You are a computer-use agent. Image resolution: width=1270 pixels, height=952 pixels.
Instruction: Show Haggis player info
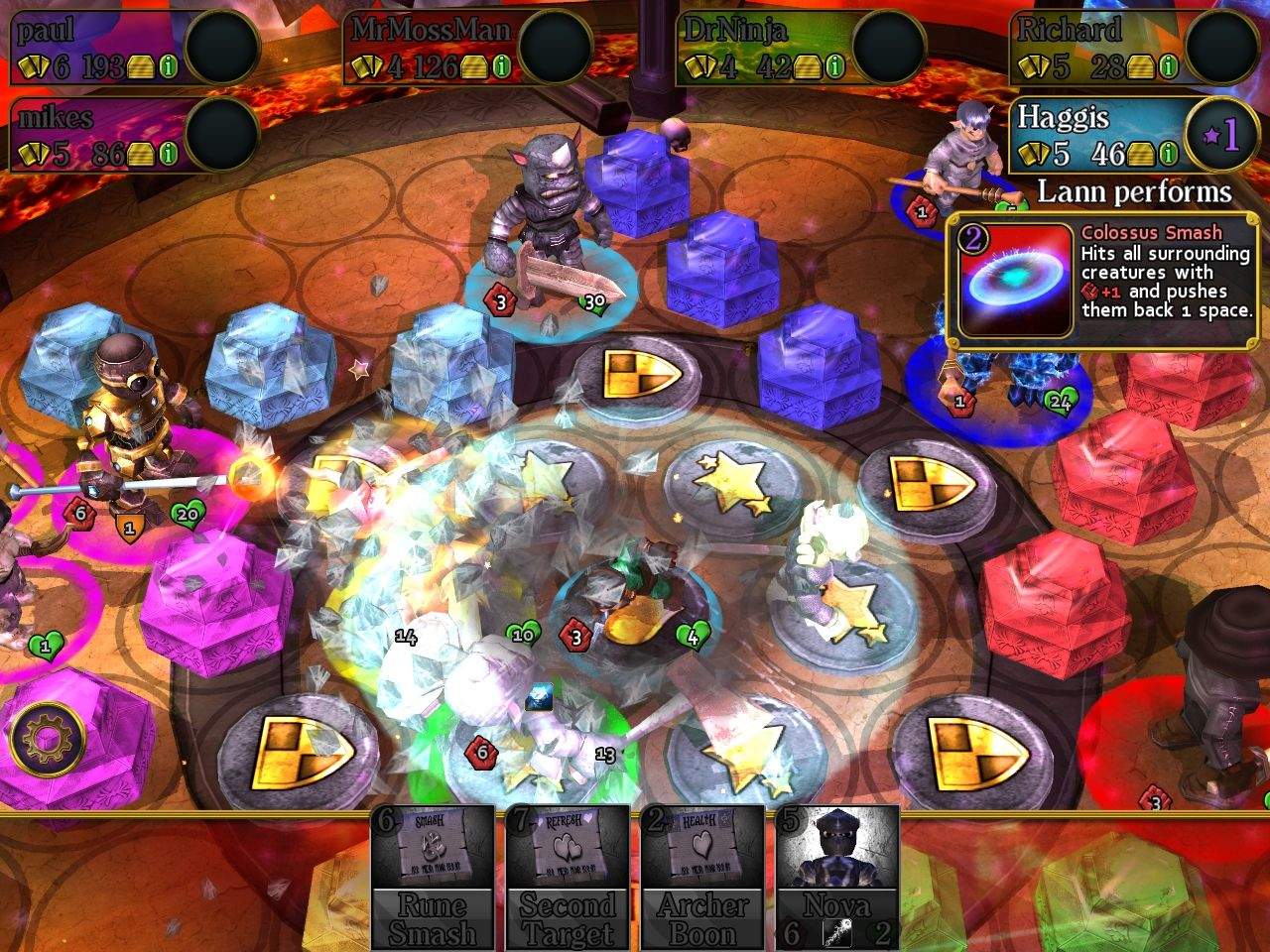click(1169, 154)
